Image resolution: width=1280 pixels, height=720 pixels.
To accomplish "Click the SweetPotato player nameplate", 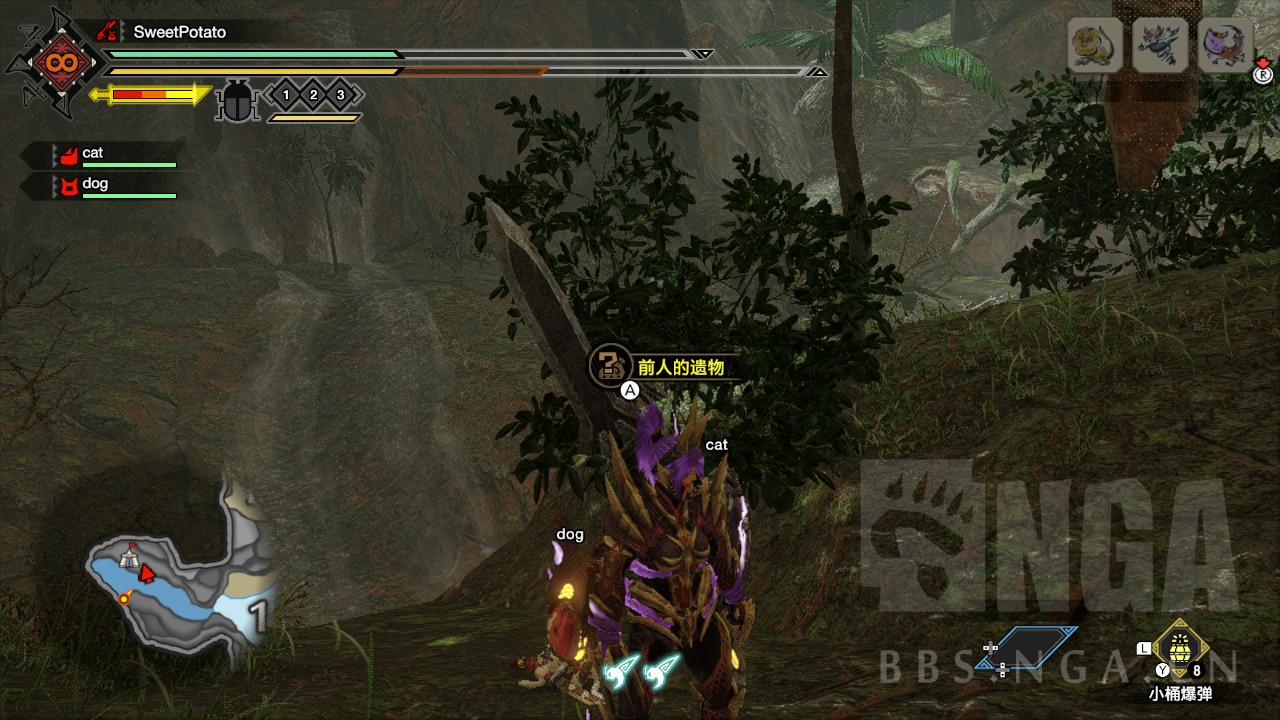I will [x=179, y=32].
